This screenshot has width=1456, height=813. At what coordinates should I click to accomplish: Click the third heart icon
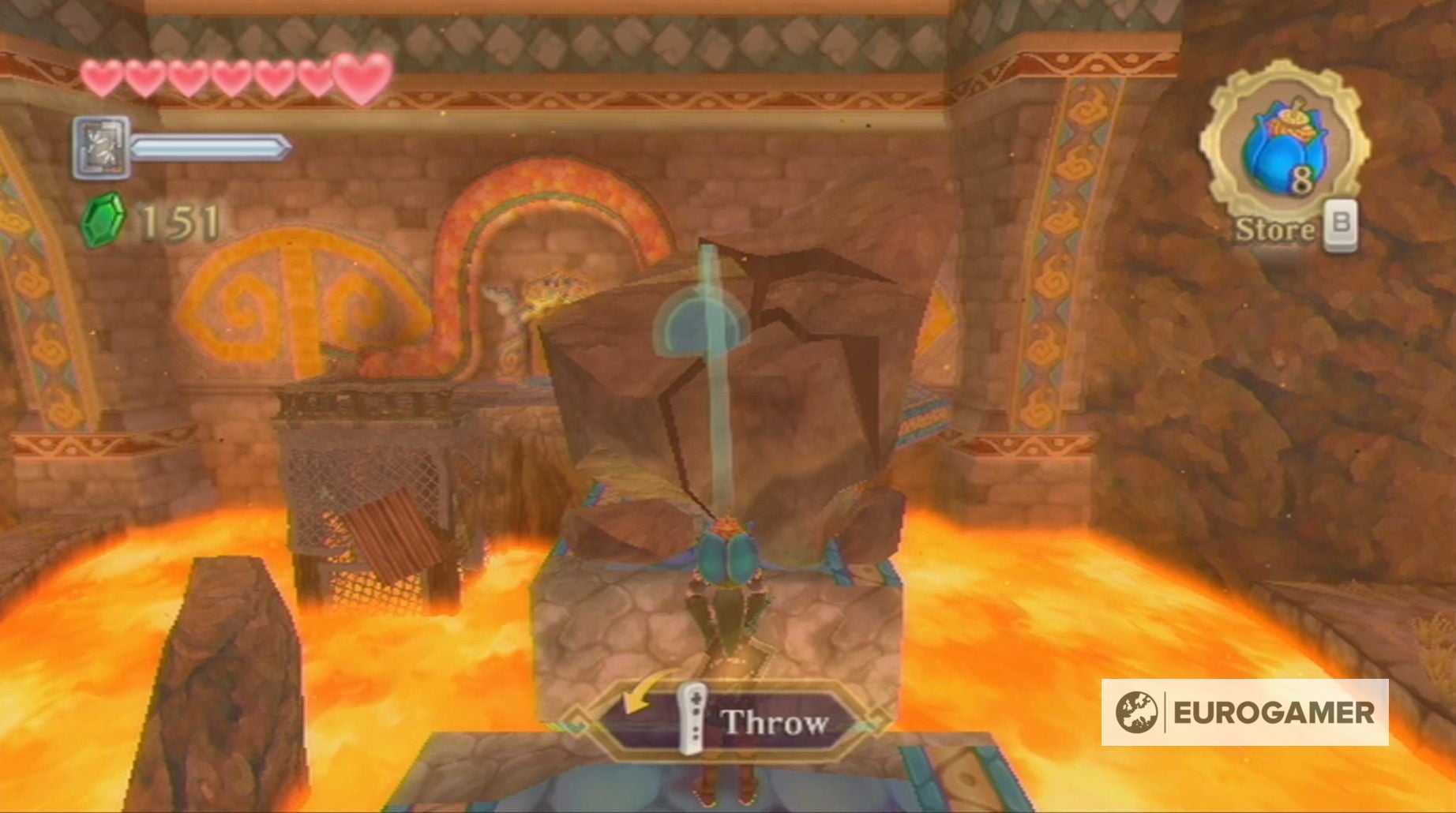click(187, 77)
